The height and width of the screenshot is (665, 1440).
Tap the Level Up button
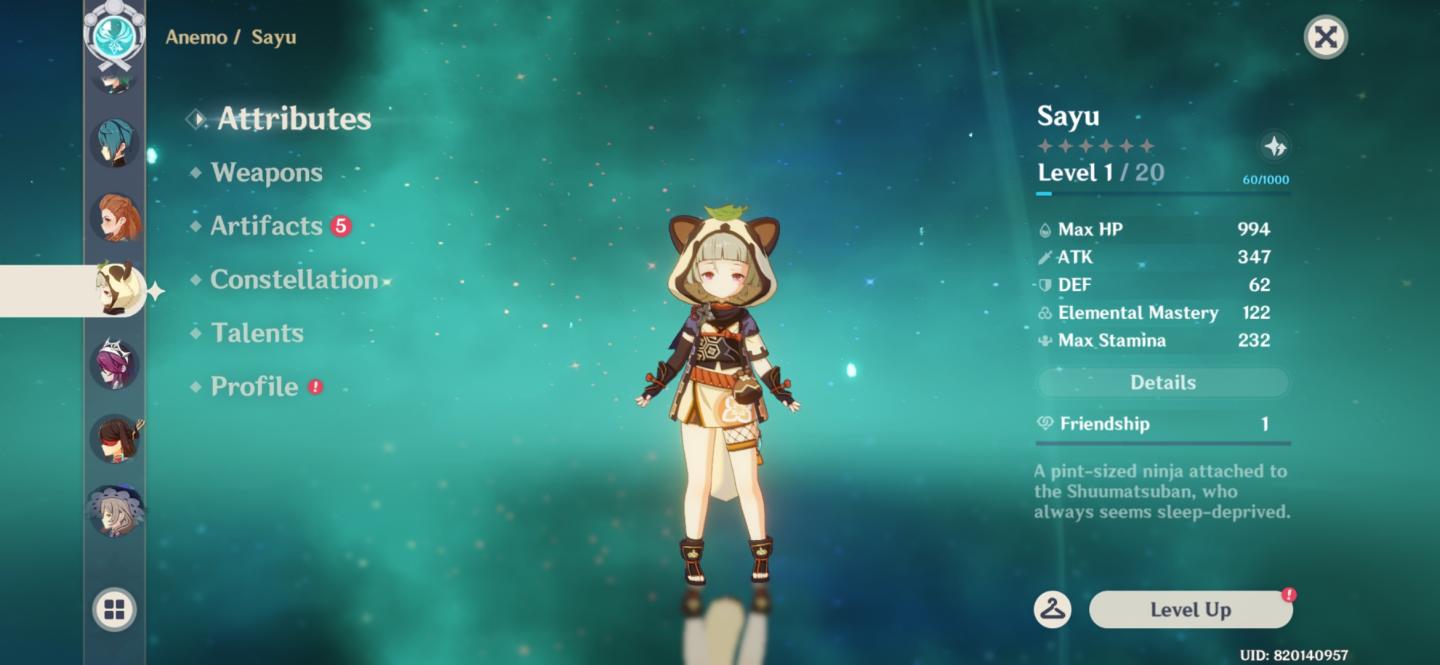coord(1190,610)
